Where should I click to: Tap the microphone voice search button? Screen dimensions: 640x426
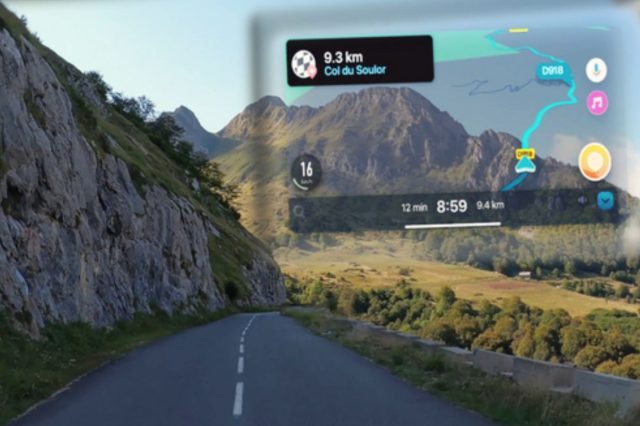coord(596,70)
